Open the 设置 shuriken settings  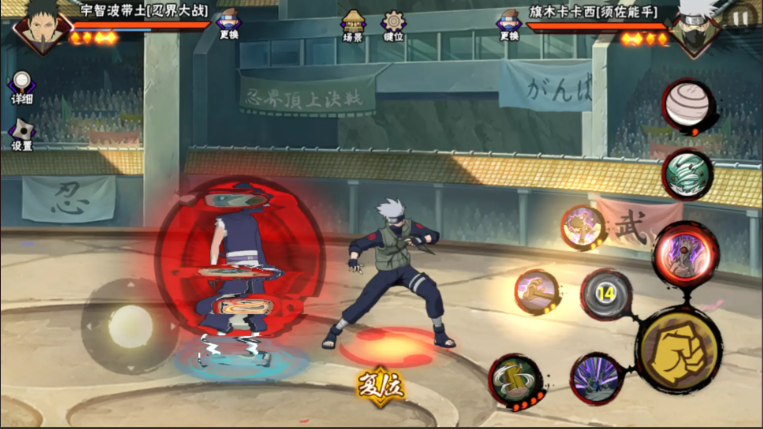[x=21, y=134]
